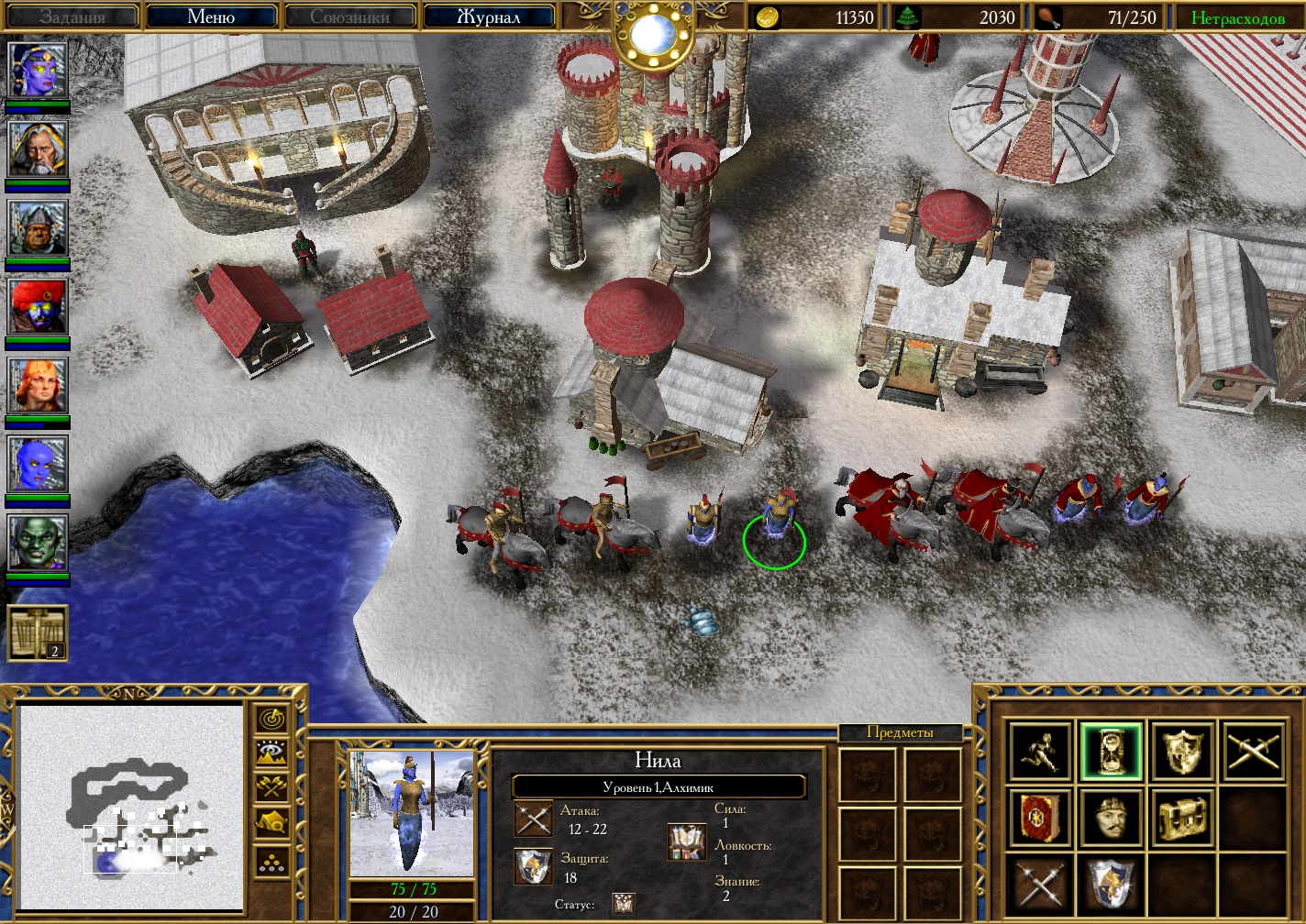Open the Меню button in top bar
Image resolution: width=1306 pixels, height=924 pixels.
(x=211, y=16)
